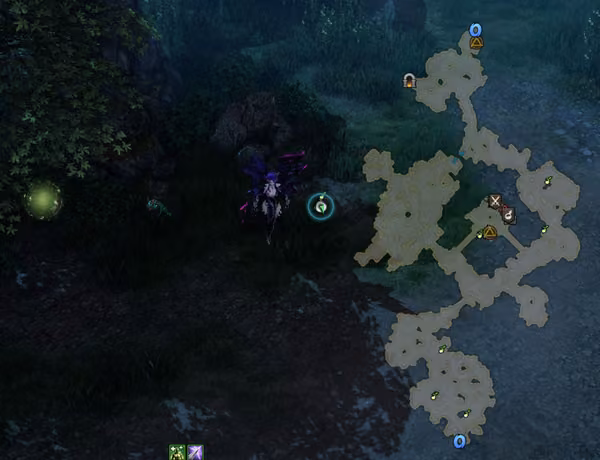Click the crossed swords map marker

click(495, 201)
